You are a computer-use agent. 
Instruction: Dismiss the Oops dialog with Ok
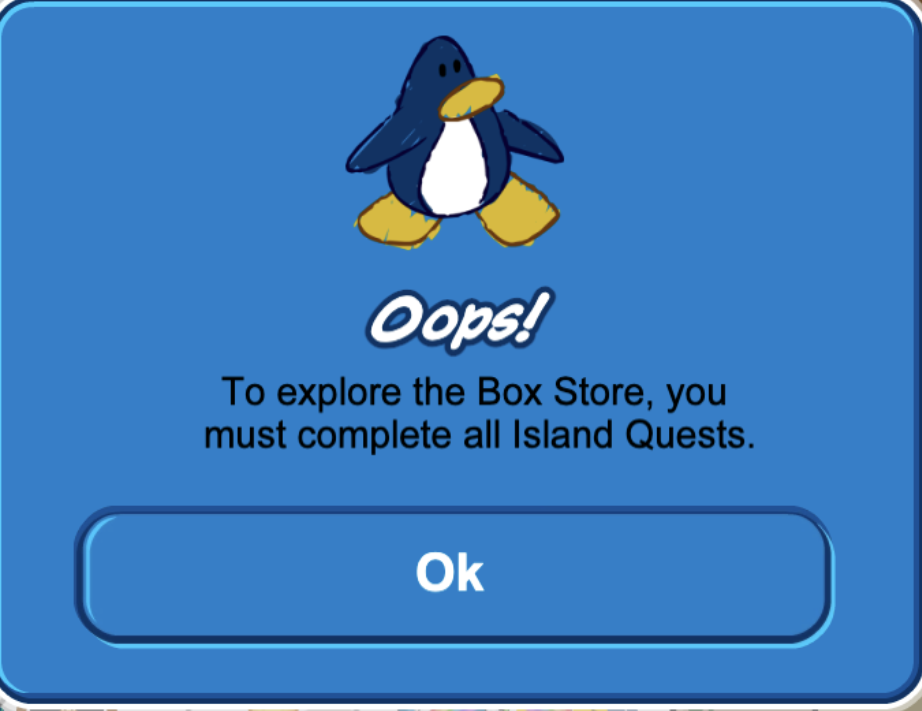pos(452,573)
